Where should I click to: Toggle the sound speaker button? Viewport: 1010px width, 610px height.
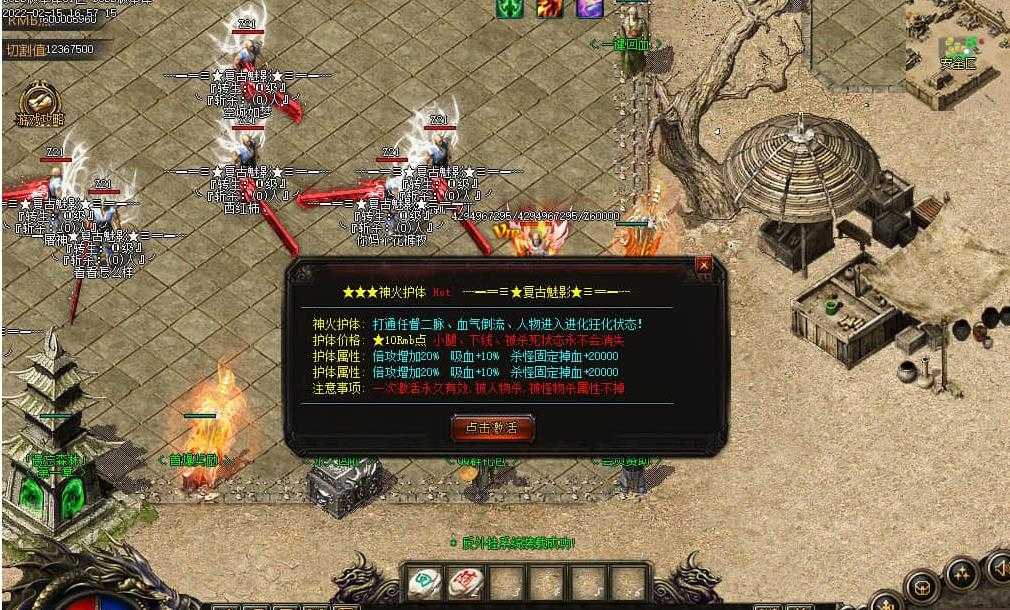point(999,568)
